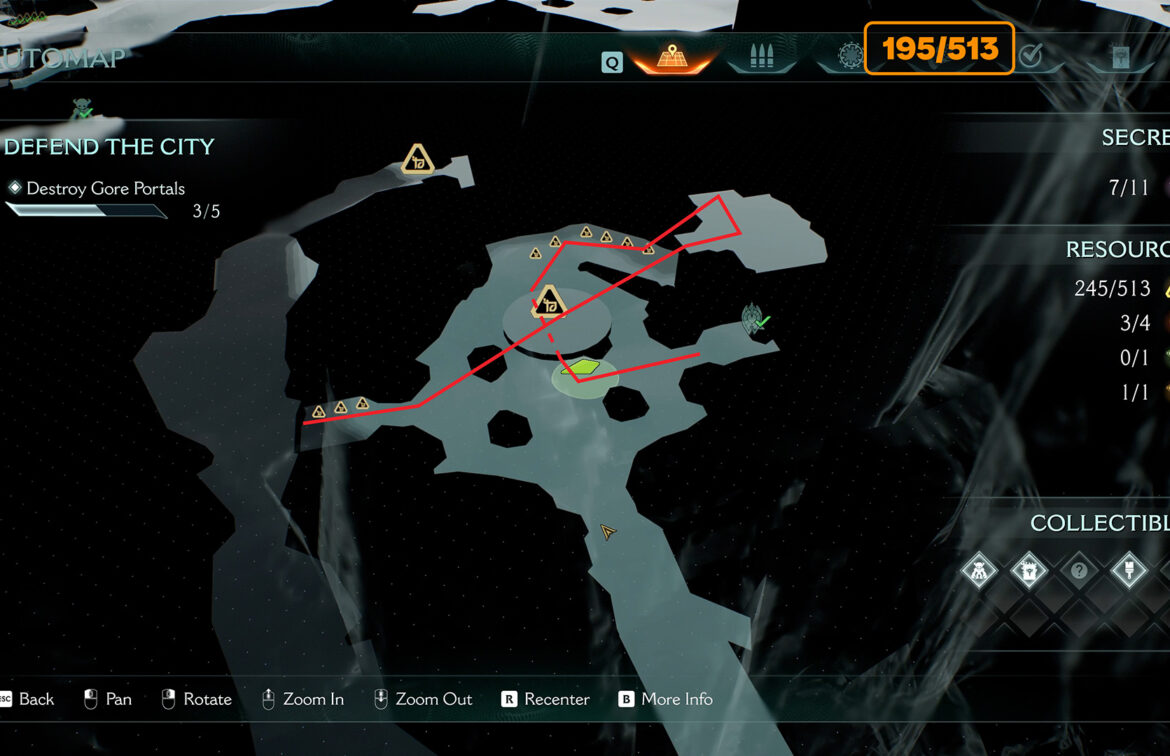Click the green player position marker
Image resolution: width=1170 pixels, height=756 pixels.
click(x=579, y=369)
